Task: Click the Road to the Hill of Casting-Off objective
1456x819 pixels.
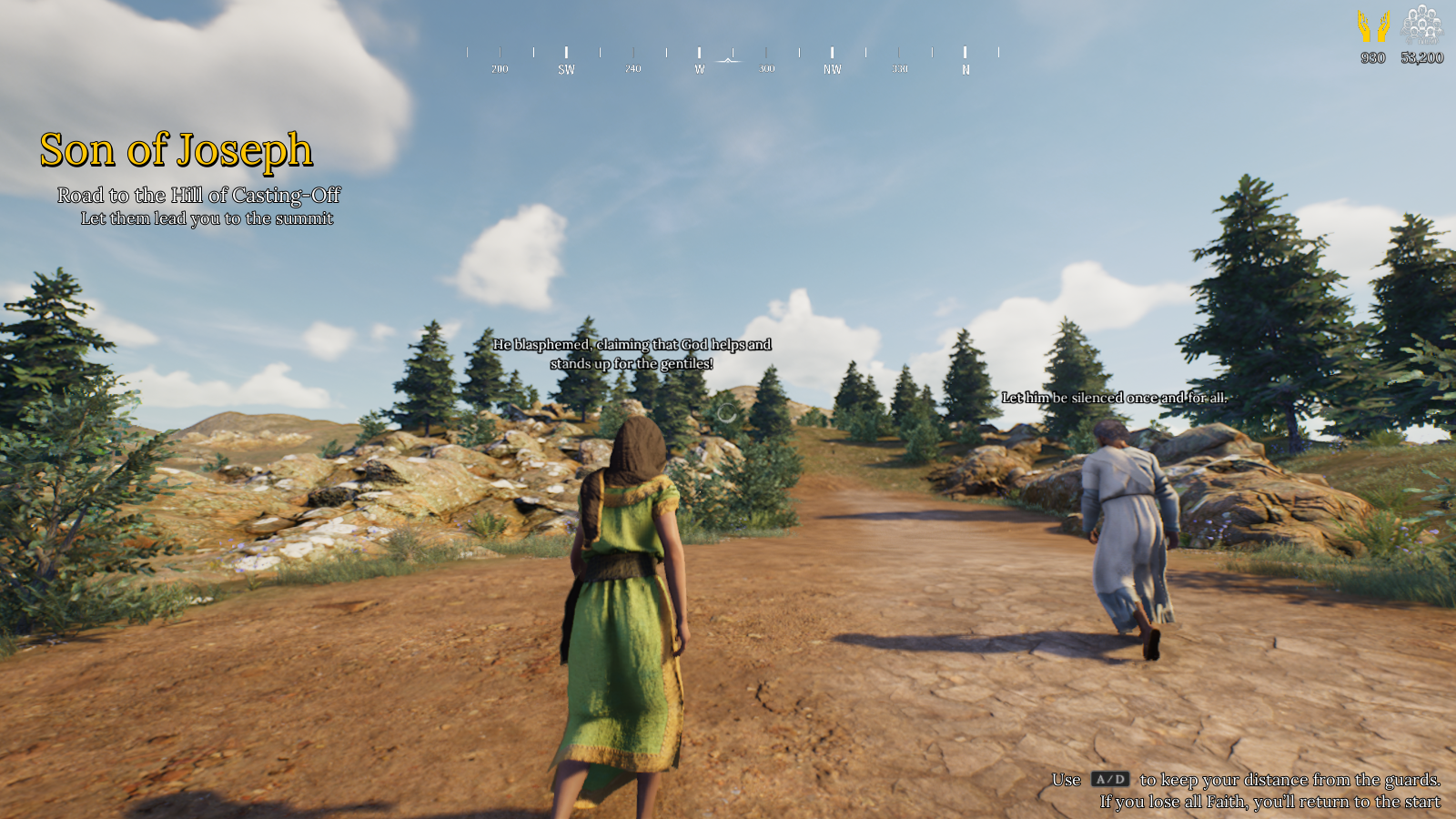Action: [x=198, y=195]
